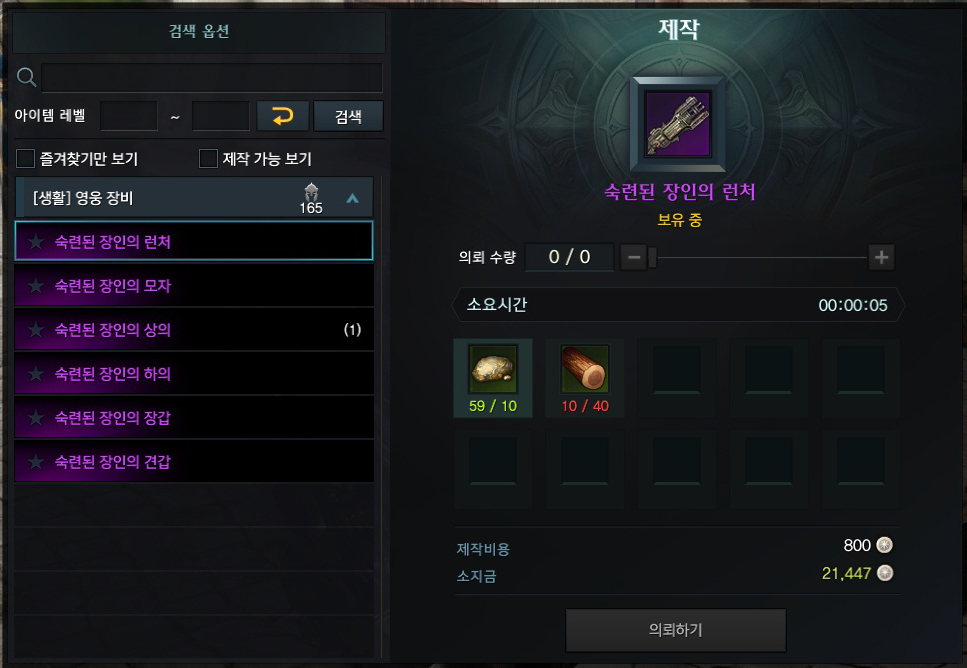
Task: Reset search with the yellow arrow button
Action: (x=282, y=116)
